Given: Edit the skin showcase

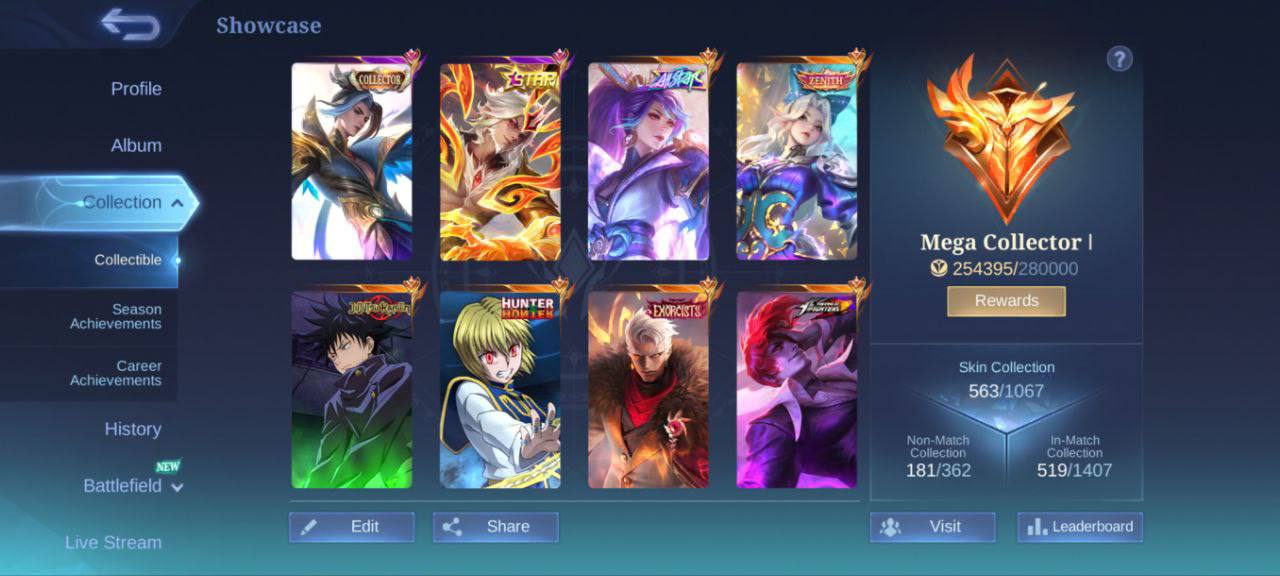Looking at the screenshot, I should pyautogui.click(x=352, y=527).
